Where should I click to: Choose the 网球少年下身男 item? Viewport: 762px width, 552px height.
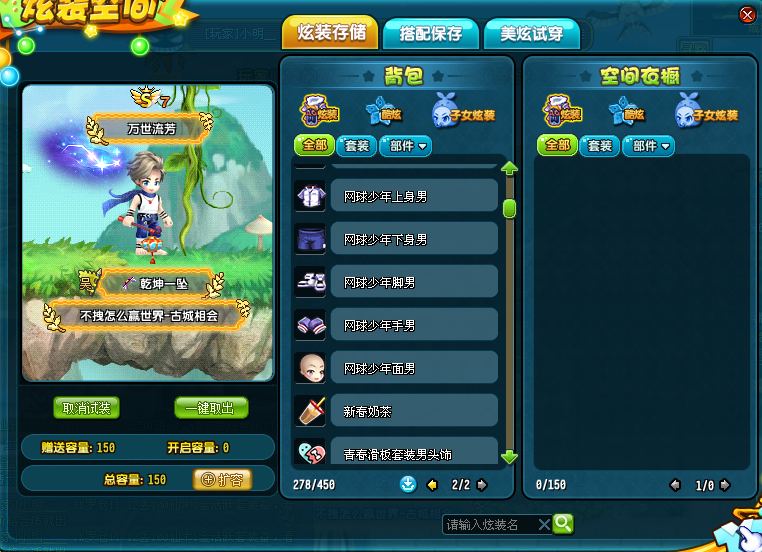click(413, 239)
